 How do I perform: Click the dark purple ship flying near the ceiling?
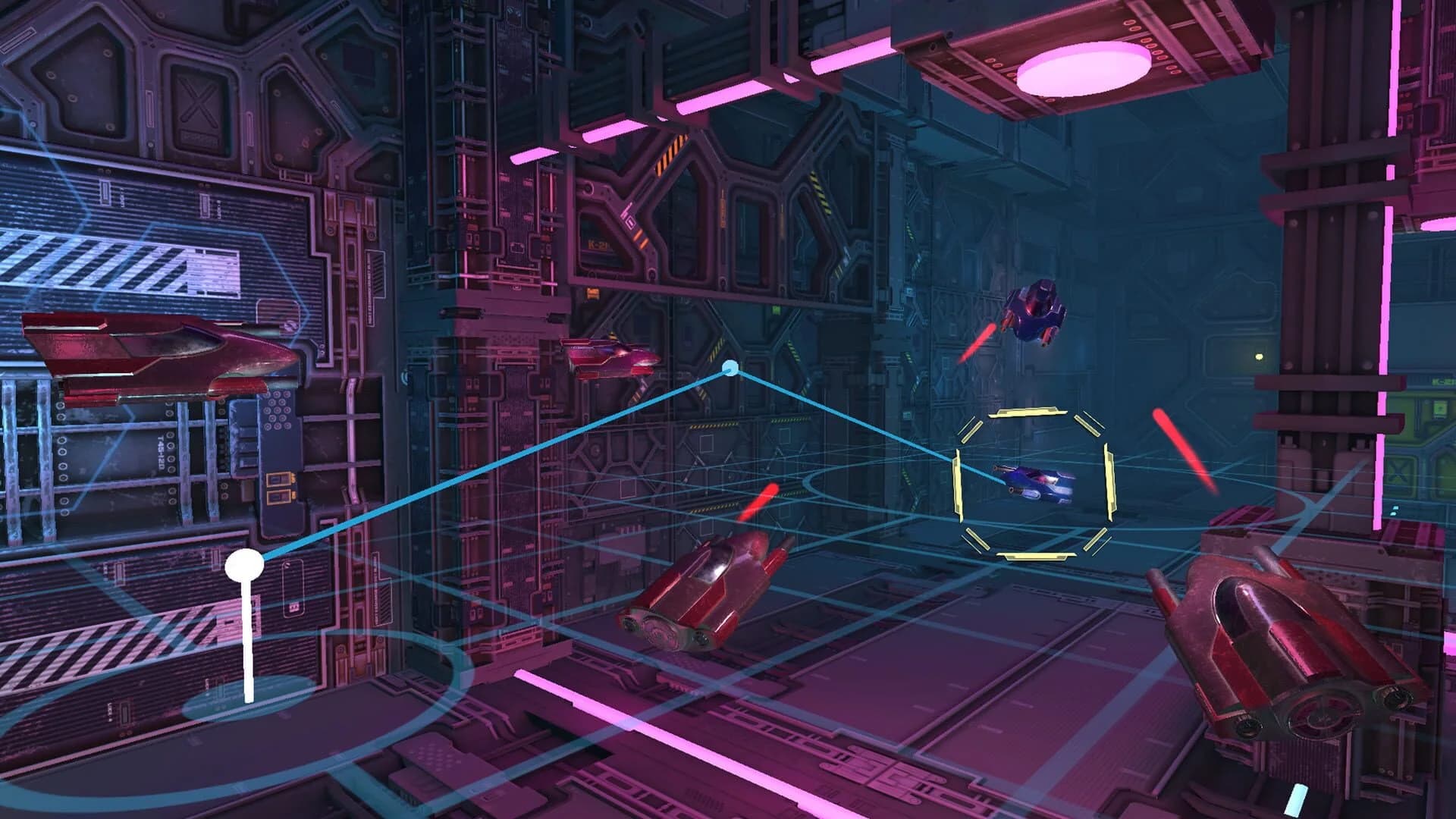pos(1037,311)
